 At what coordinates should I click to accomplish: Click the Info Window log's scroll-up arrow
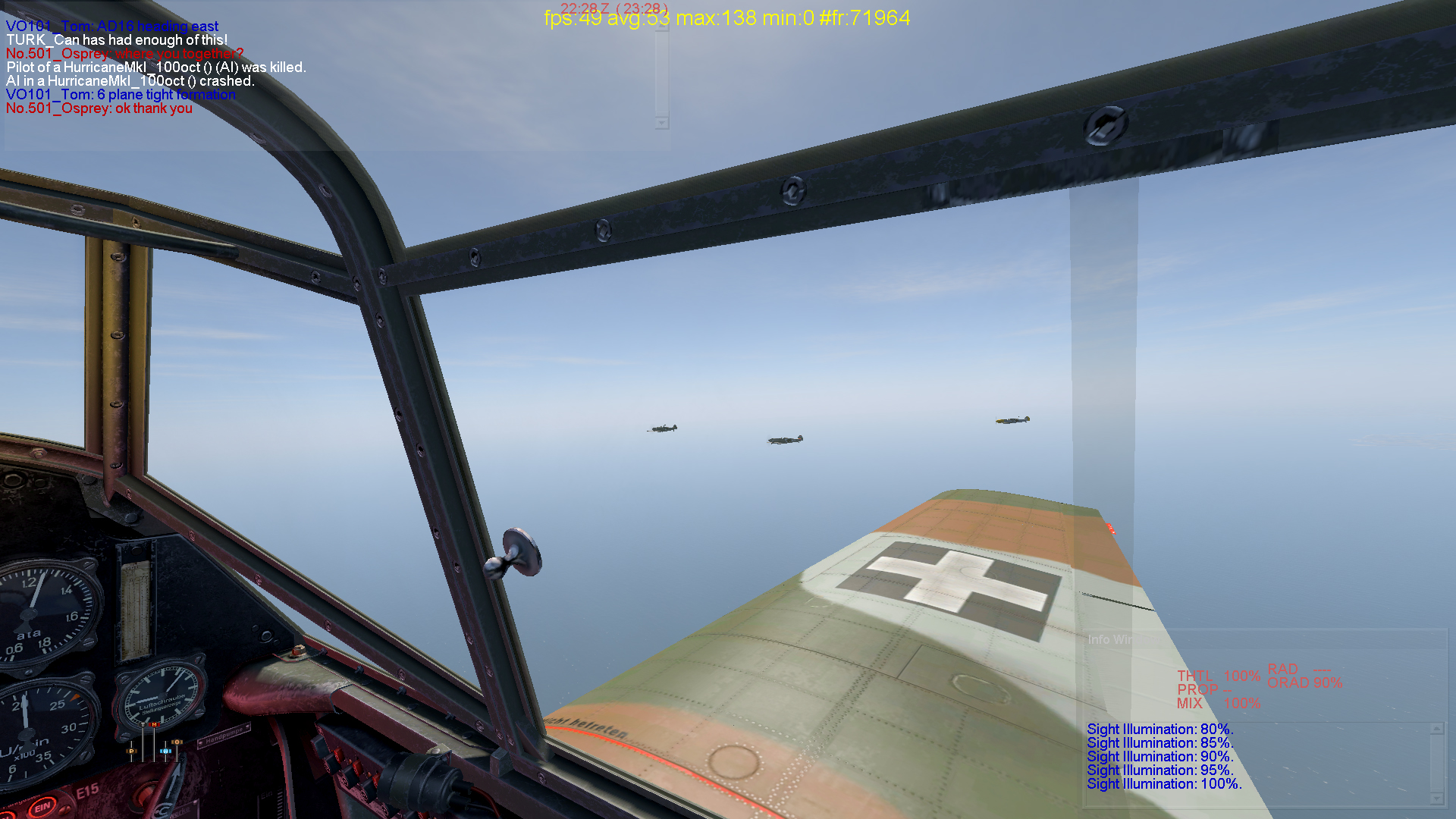(1437, 729)
